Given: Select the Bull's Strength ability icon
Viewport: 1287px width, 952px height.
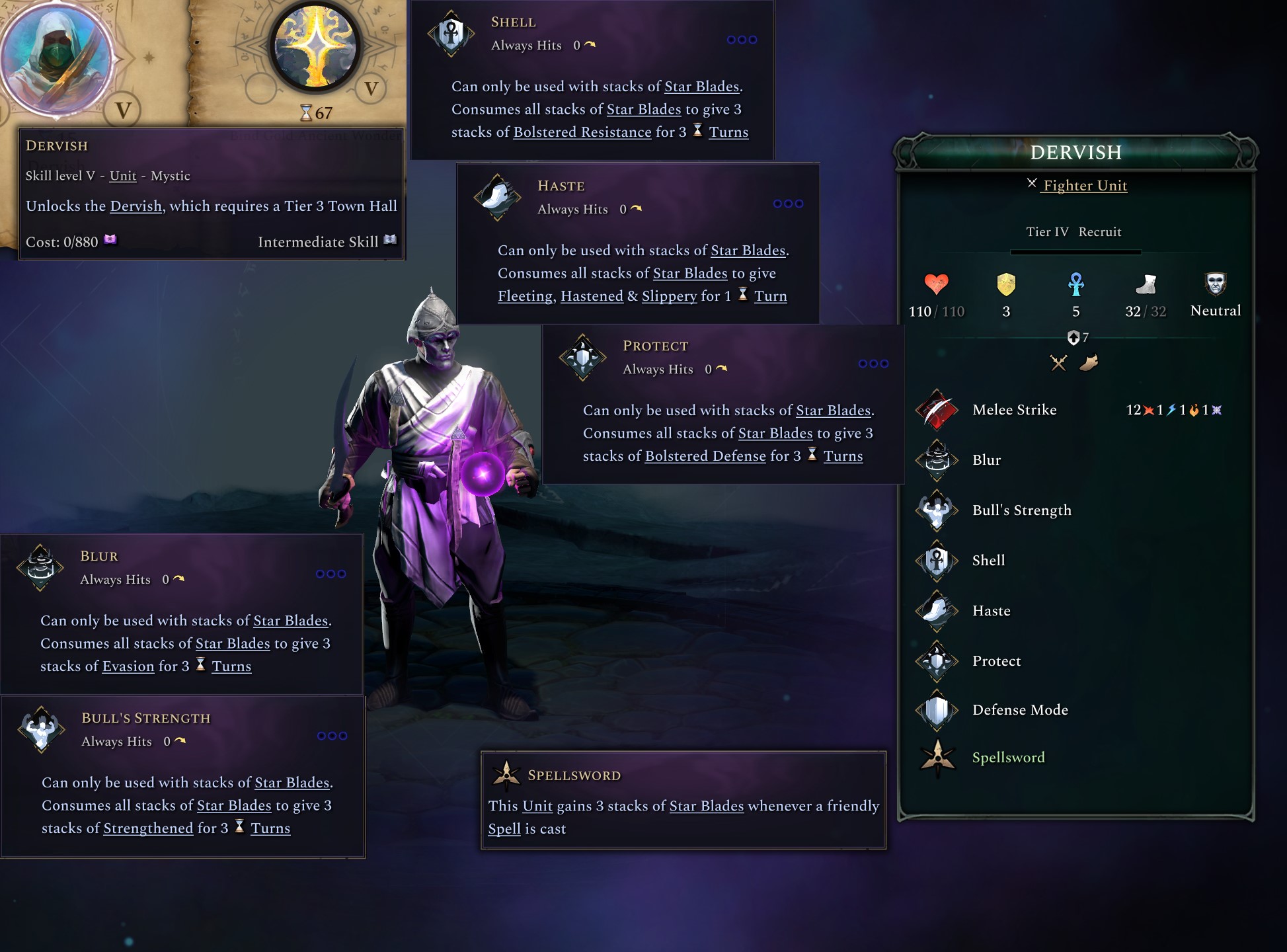Looking at the screenshot, I should click(x=937, y=510).
